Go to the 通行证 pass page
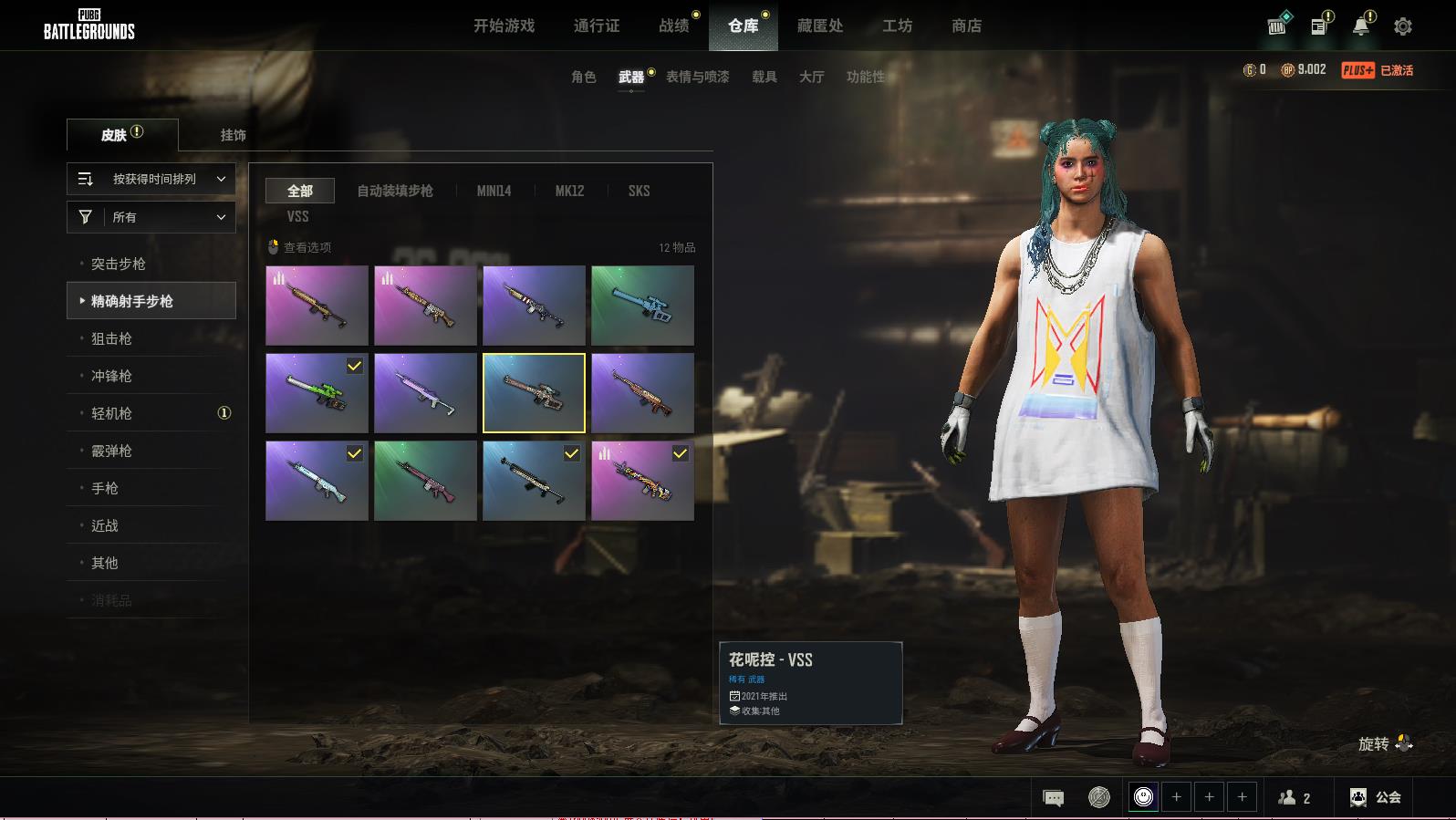The height and width of the screenshot is (820, 1456). point(597,26)
